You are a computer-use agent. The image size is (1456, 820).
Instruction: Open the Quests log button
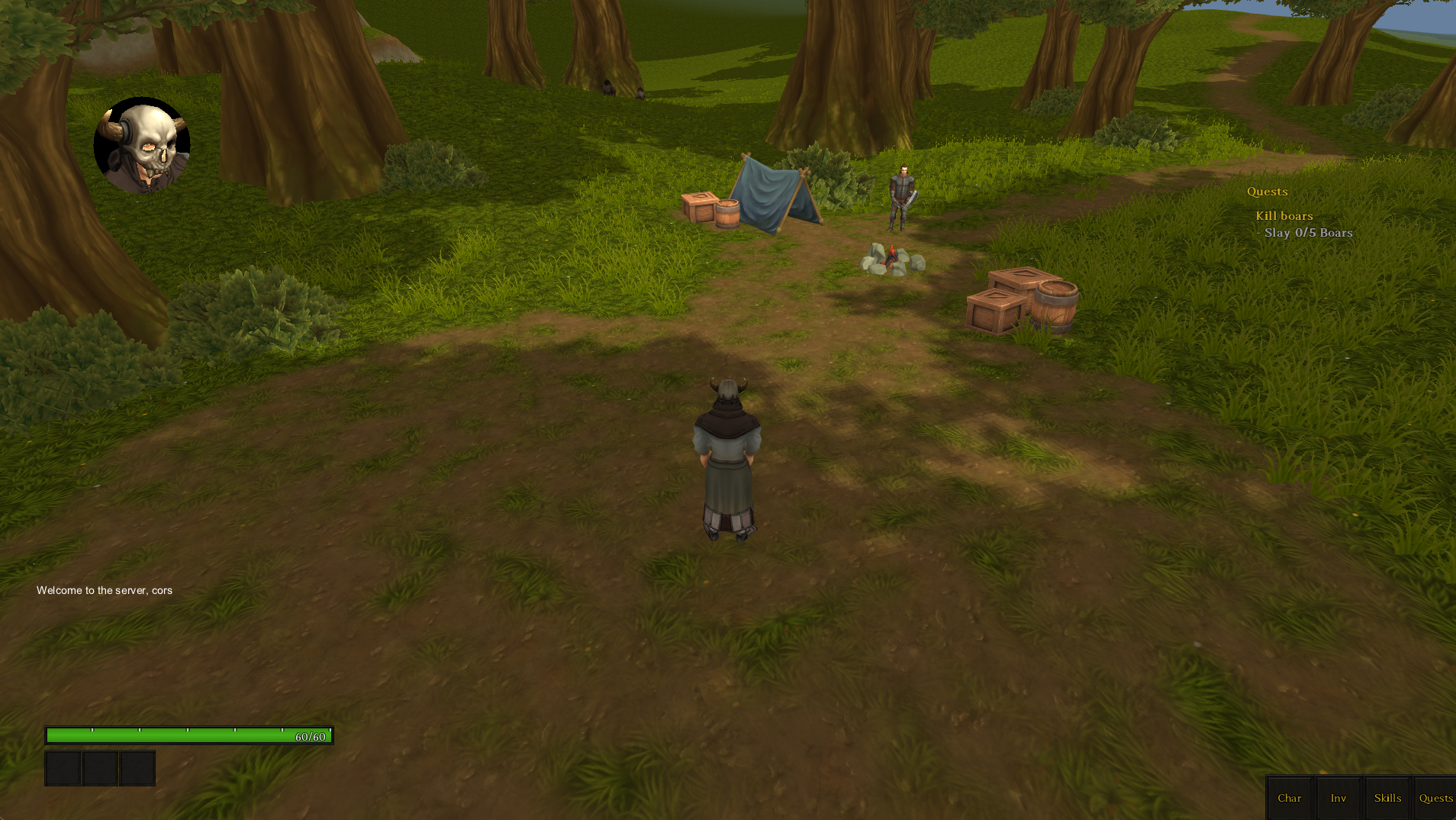1435,798
